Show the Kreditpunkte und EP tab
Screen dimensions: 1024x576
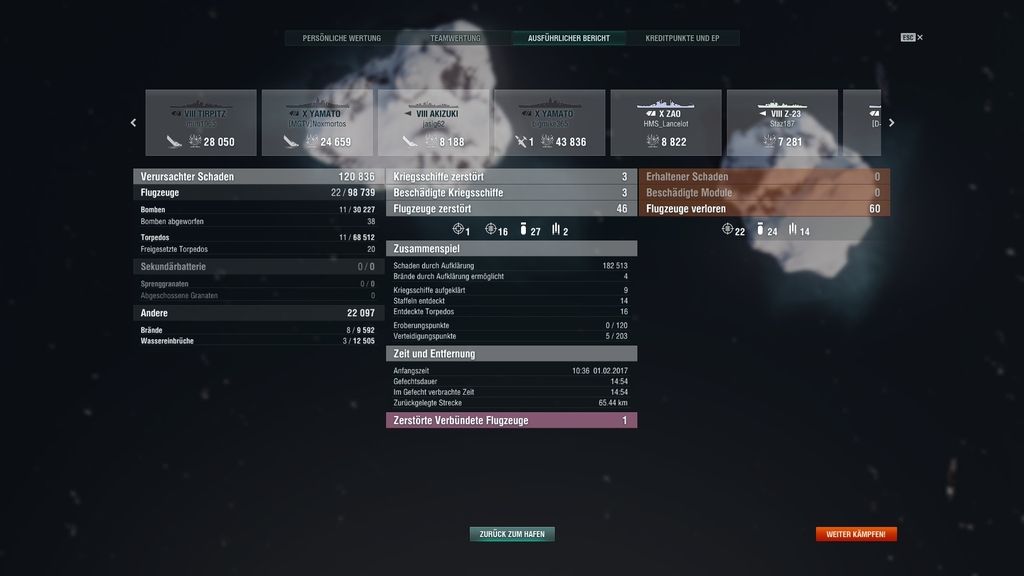[683, 38]
